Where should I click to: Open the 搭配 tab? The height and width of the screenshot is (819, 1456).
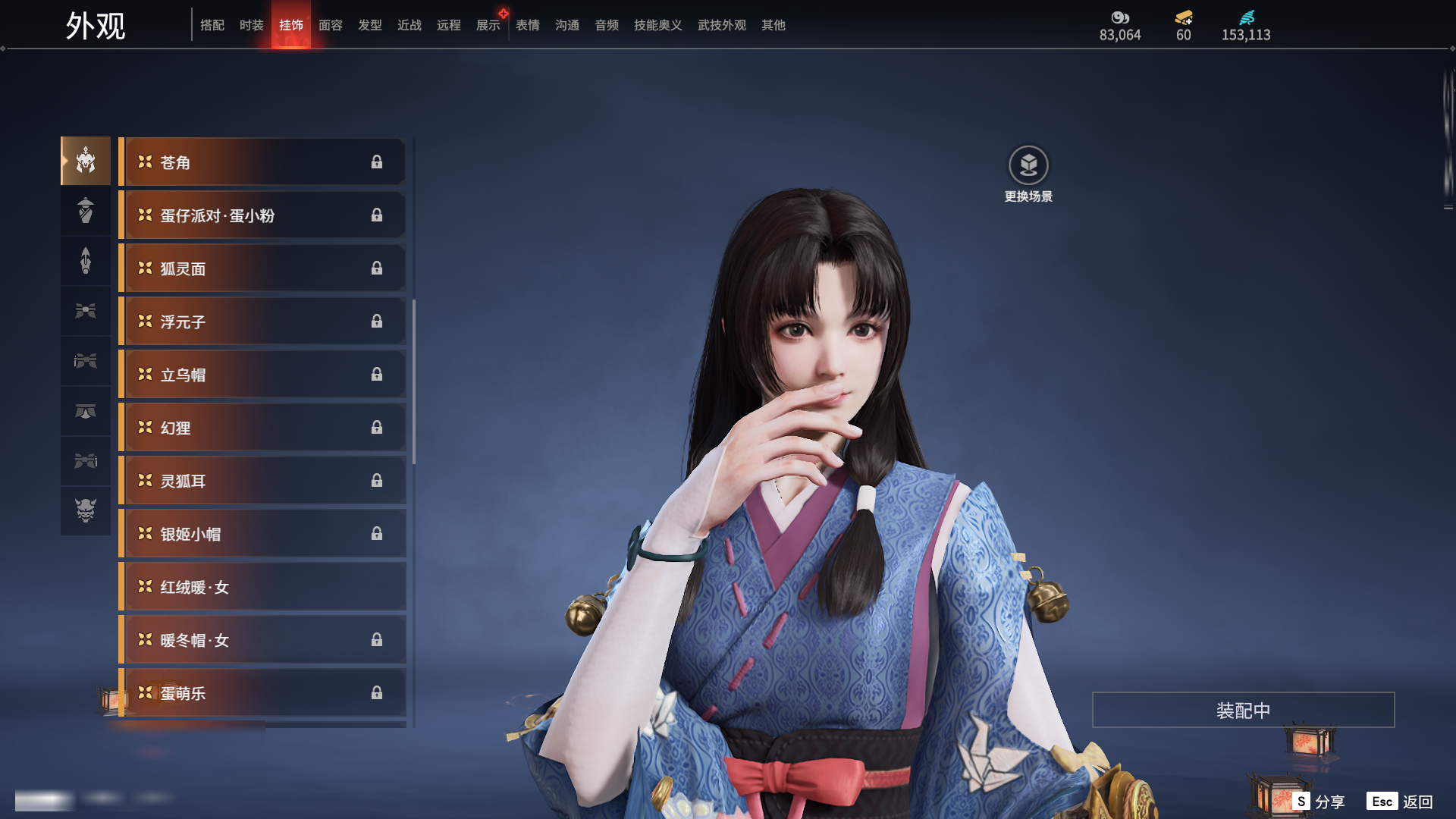tap(212, 25)
